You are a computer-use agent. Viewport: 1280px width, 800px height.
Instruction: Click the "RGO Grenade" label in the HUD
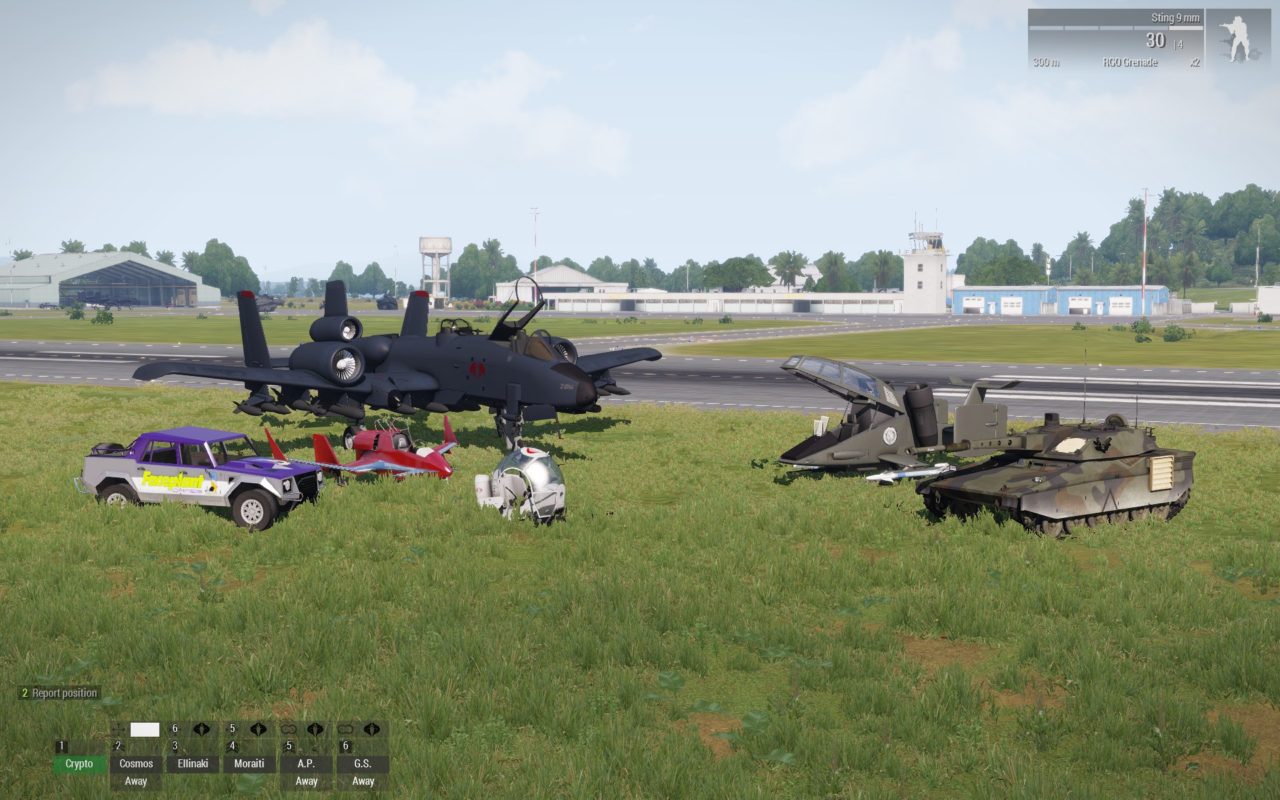tap(1131, 62)
